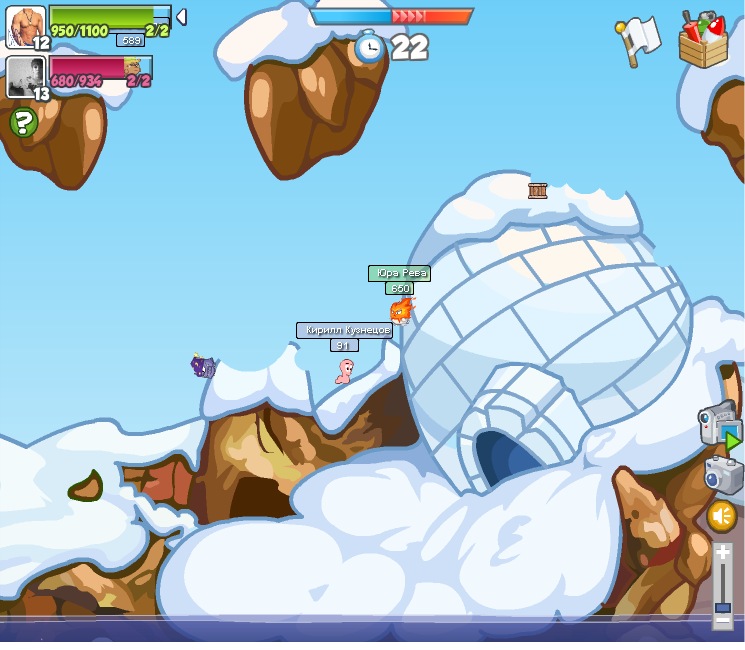Select the level 12 player avatar
The width and height of the screenshot is (745, 650).
[25, 26]
